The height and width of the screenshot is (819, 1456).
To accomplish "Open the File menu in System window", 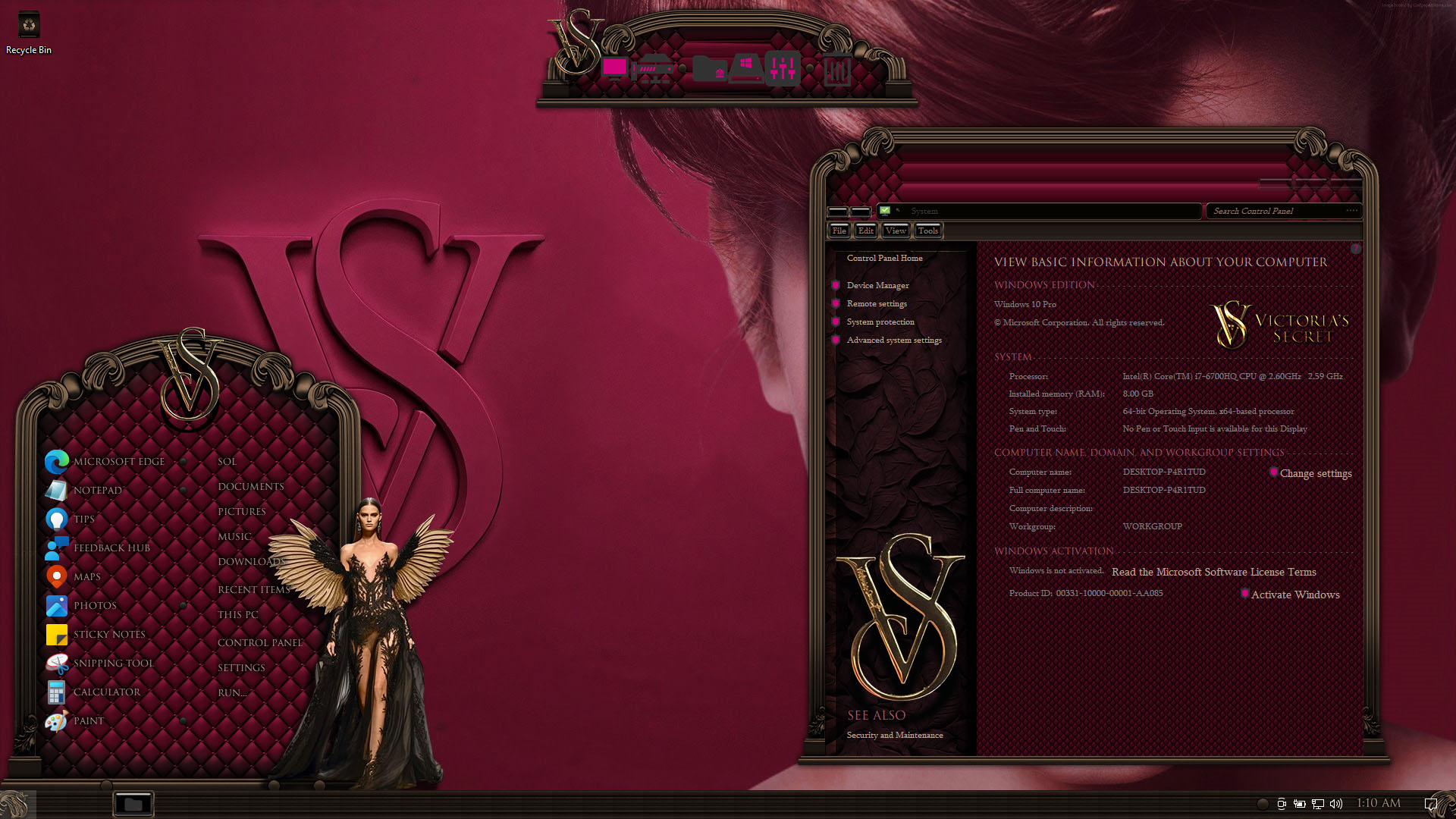I will (x=839, y=231).
